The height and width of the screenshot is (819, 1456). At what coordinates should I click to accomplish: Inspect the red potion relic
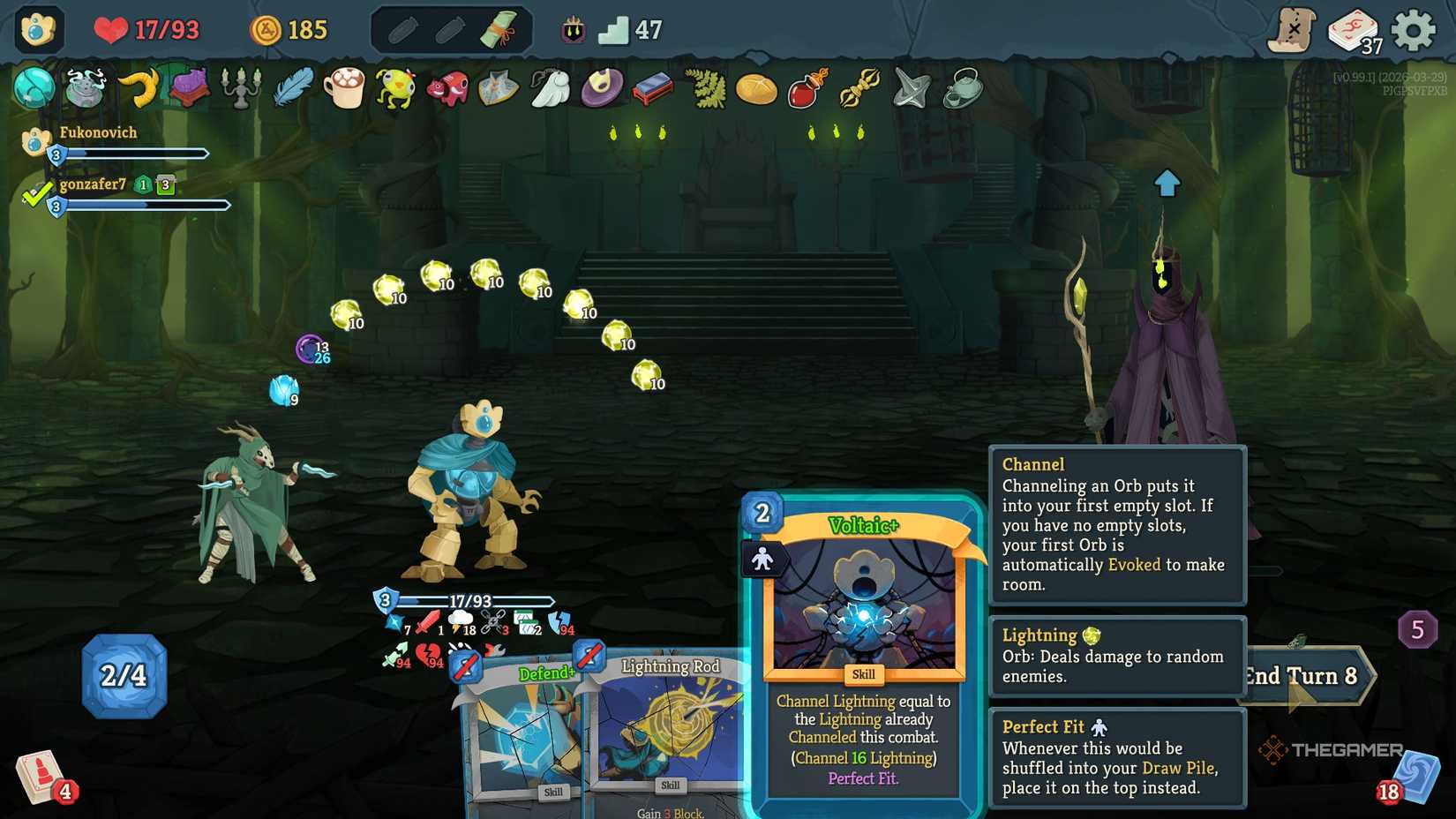point(810,88)
